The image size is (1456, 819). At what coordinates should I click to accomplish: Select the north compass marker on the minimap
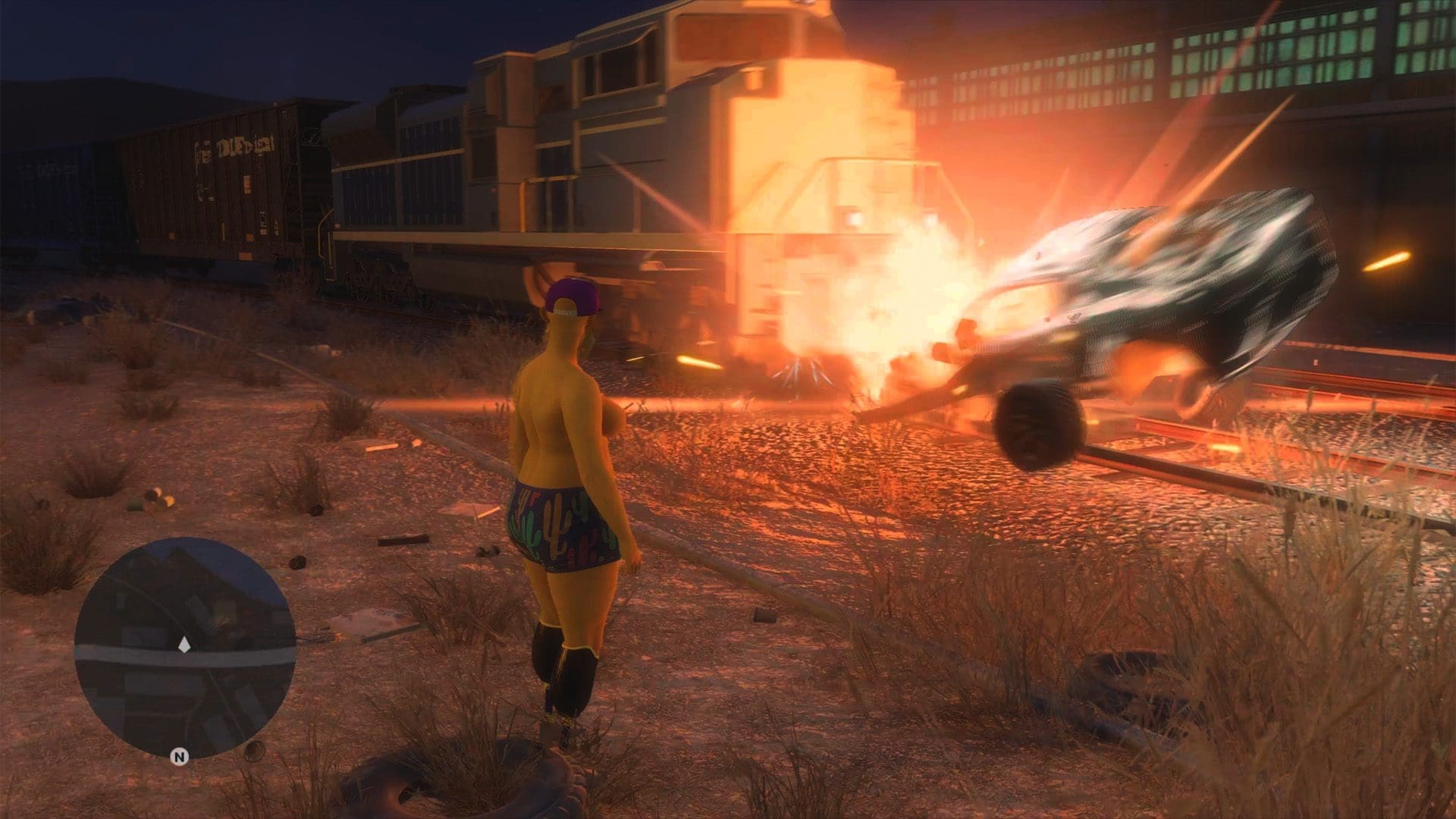coord(180,756)
